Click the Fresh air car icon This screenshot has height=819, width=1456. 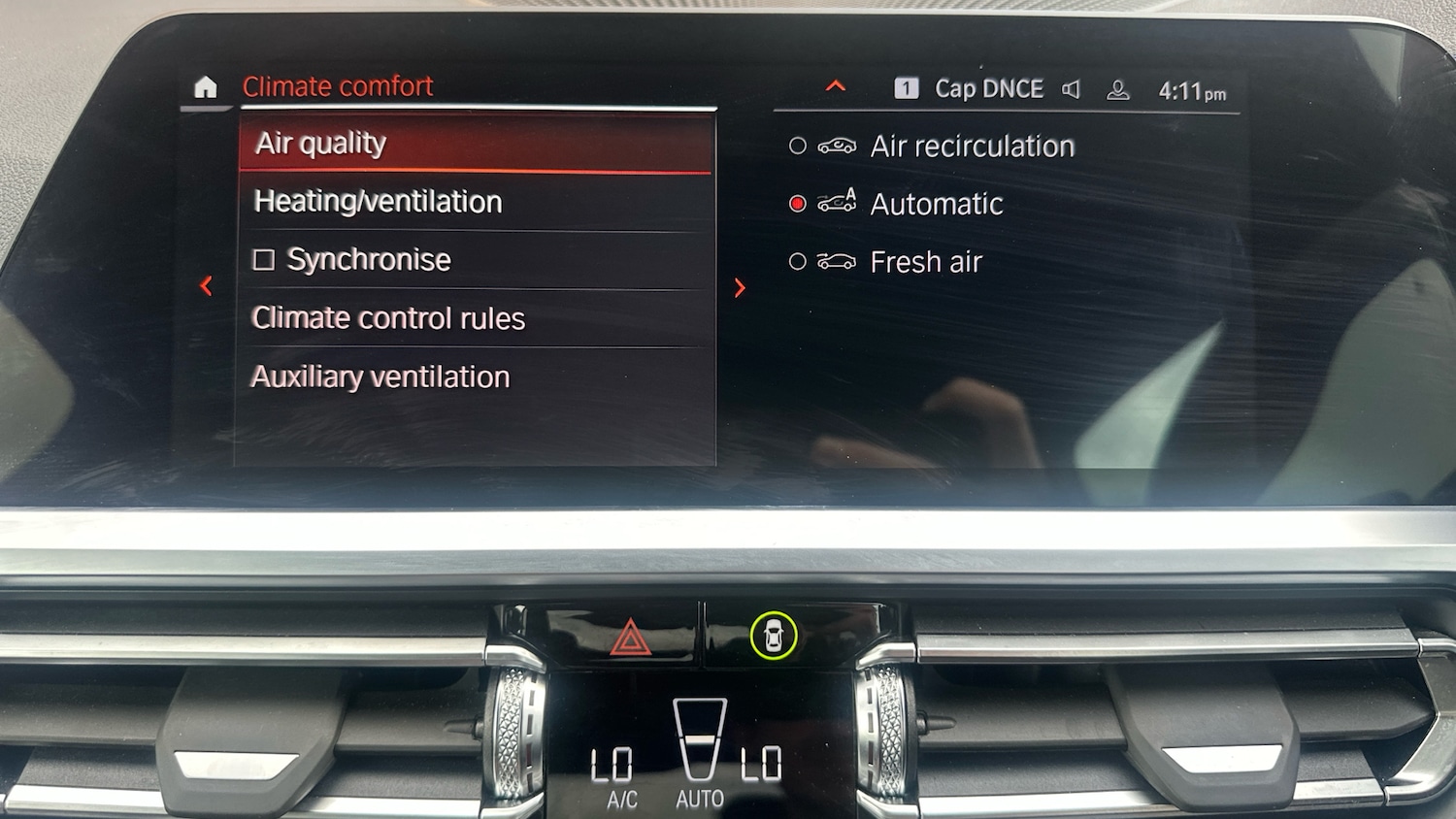(837, 261)
